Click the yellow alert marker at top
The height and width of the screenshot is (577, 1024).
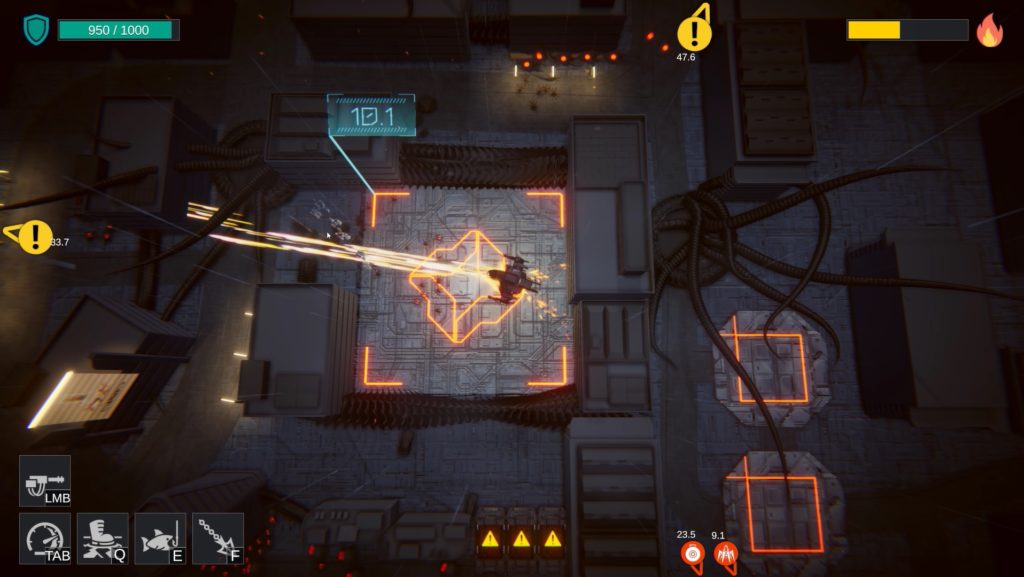point(693,33)
